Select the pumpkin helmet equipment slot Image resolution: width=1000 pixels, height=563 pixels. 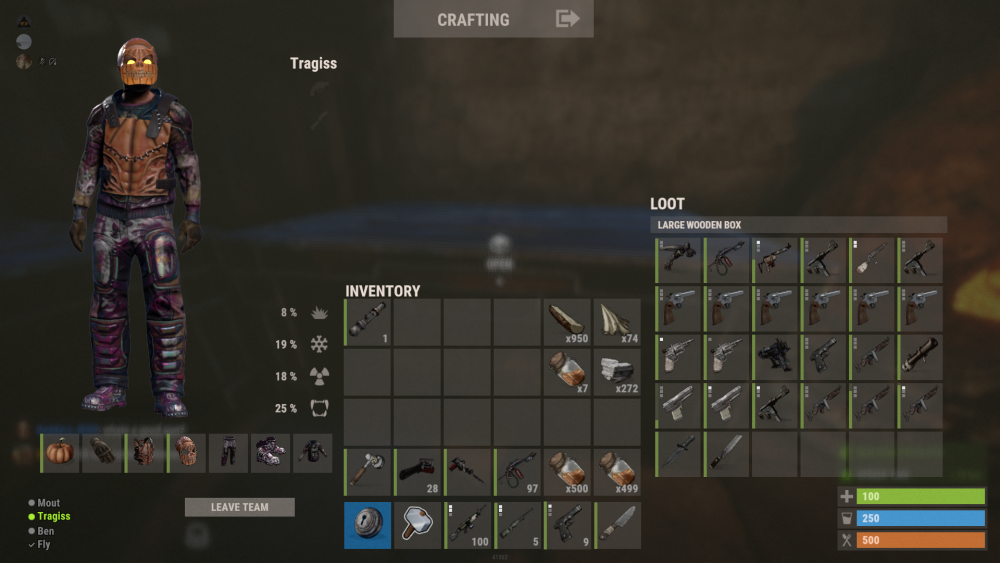(61, 452)
